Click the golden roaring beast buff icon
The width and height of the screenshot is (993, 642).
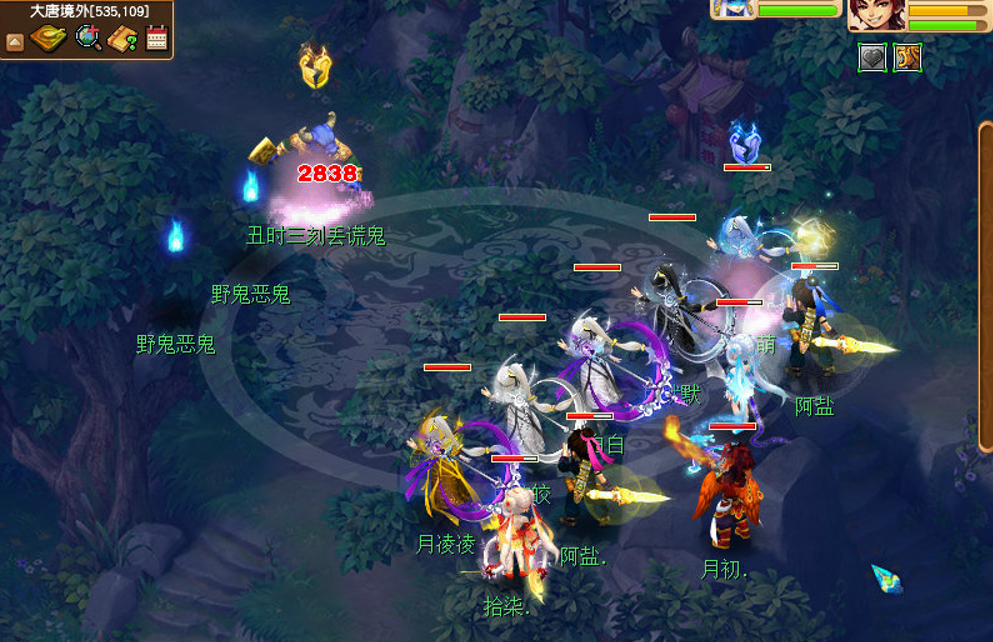pos(907,57)
